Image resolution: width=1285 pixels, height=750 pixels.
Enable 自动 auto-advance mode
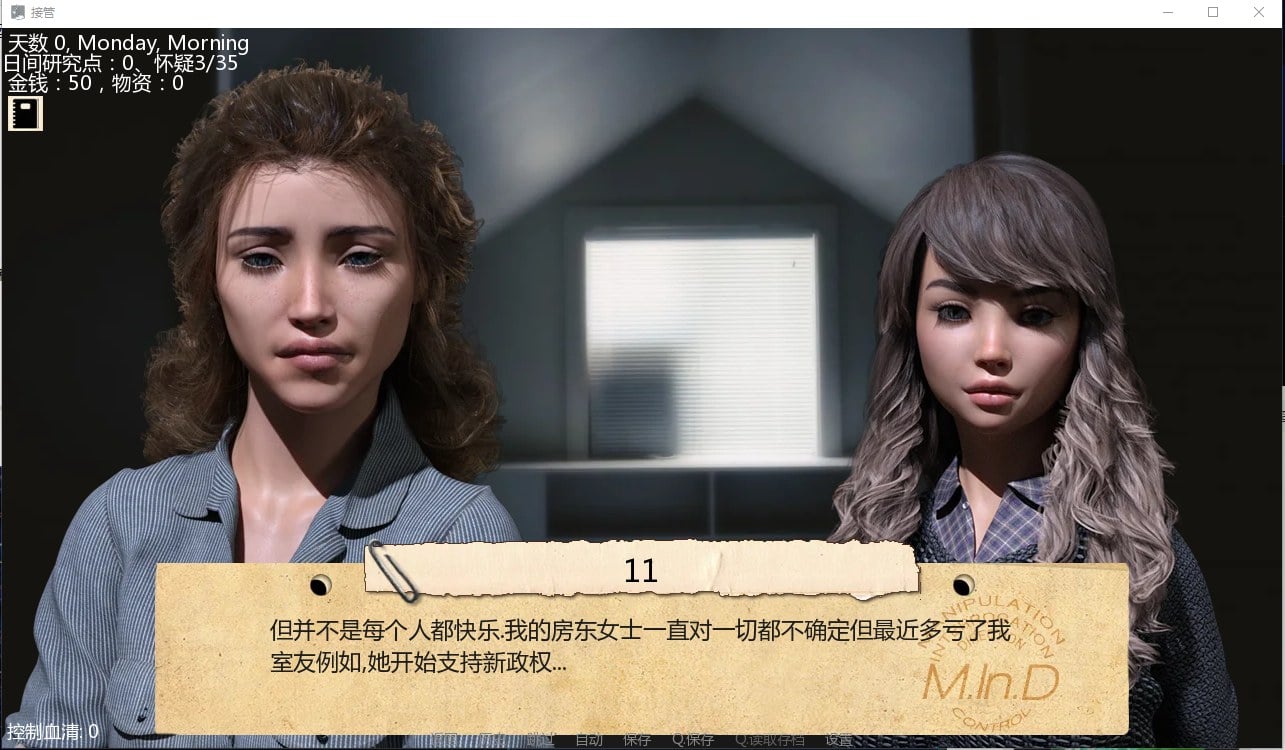click(588, 742)
